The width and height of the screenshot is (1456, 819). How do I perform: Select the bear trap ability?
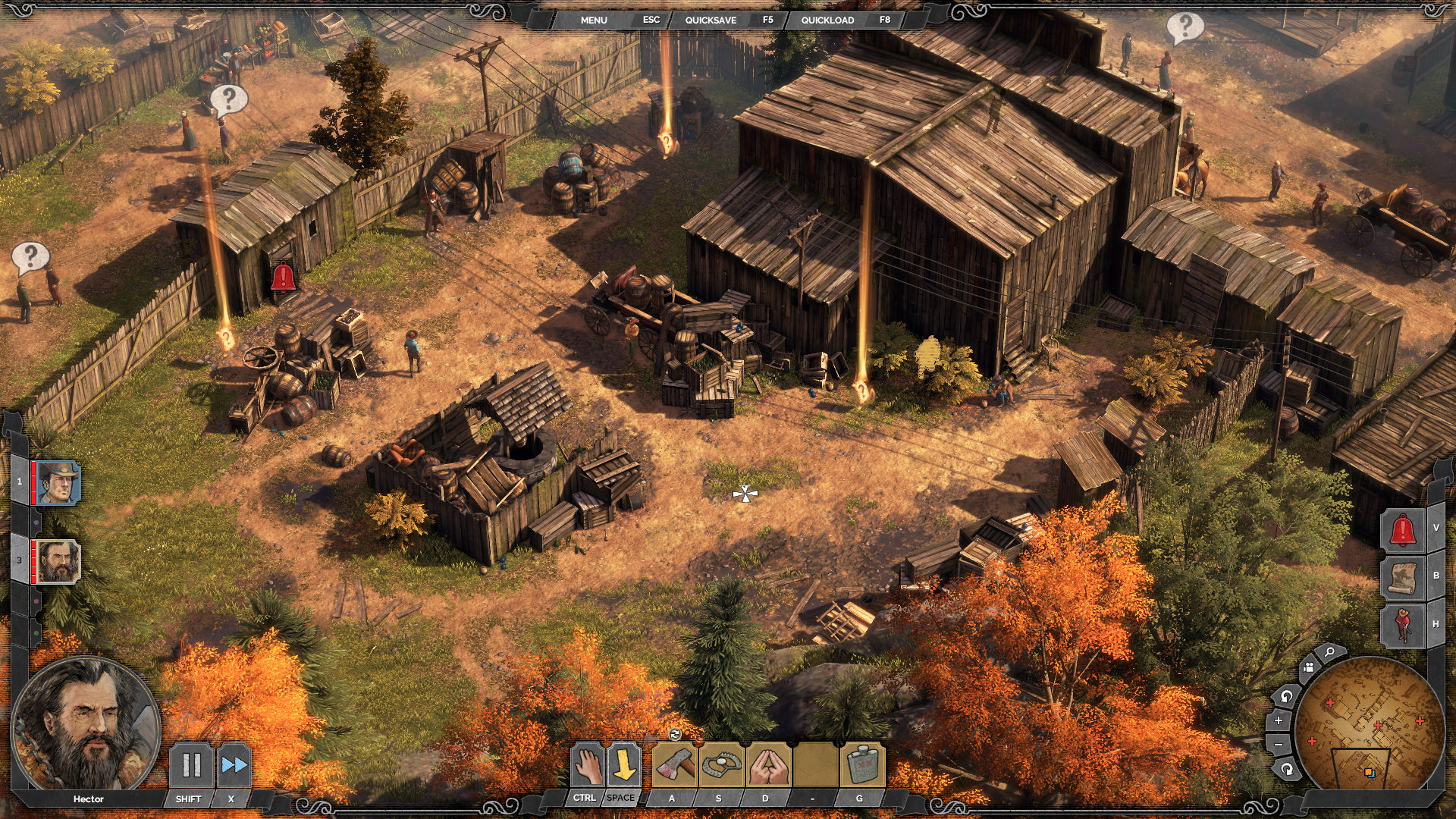pos(721,765)
